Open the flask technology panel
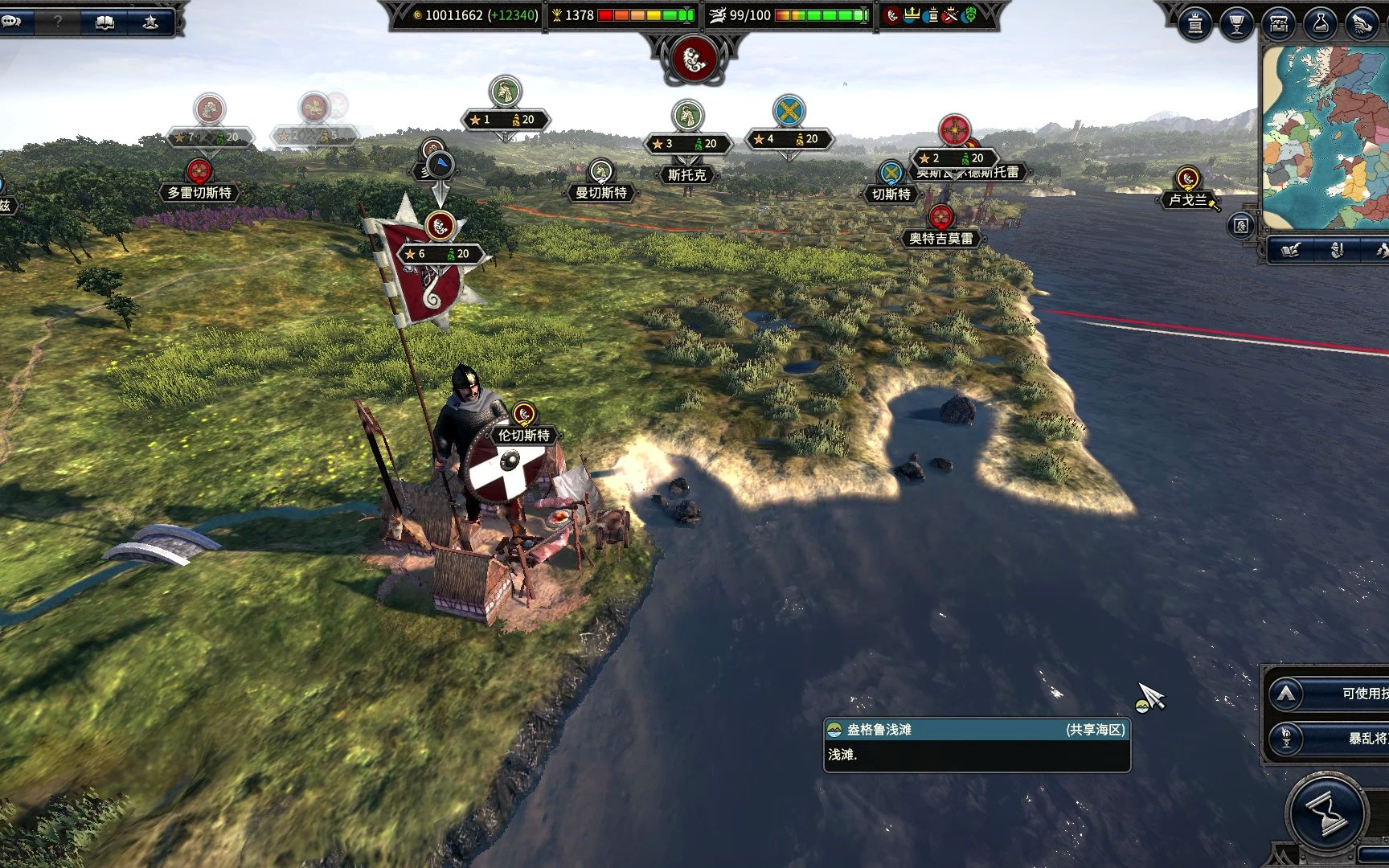 pyautogui.click(x=1320, y=24)
